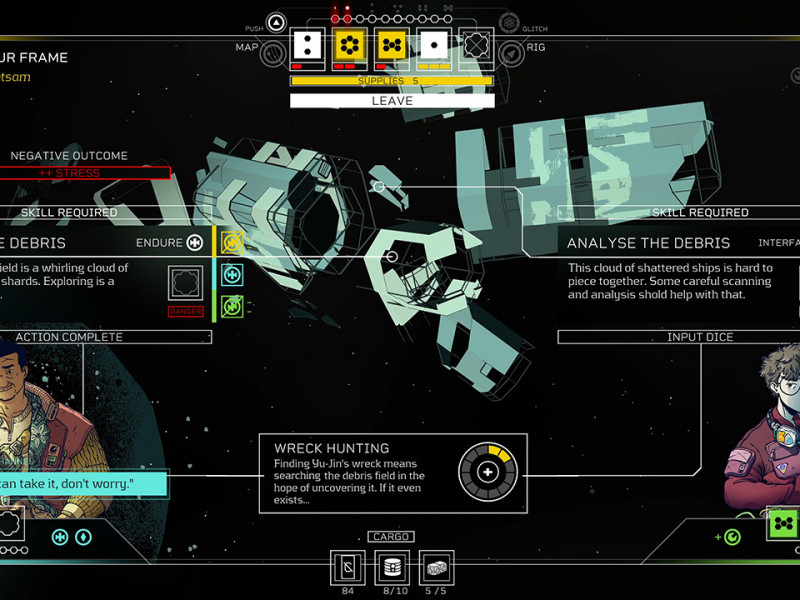Open the fuel barrel cargo slot showing 8/10

(392, 567)
